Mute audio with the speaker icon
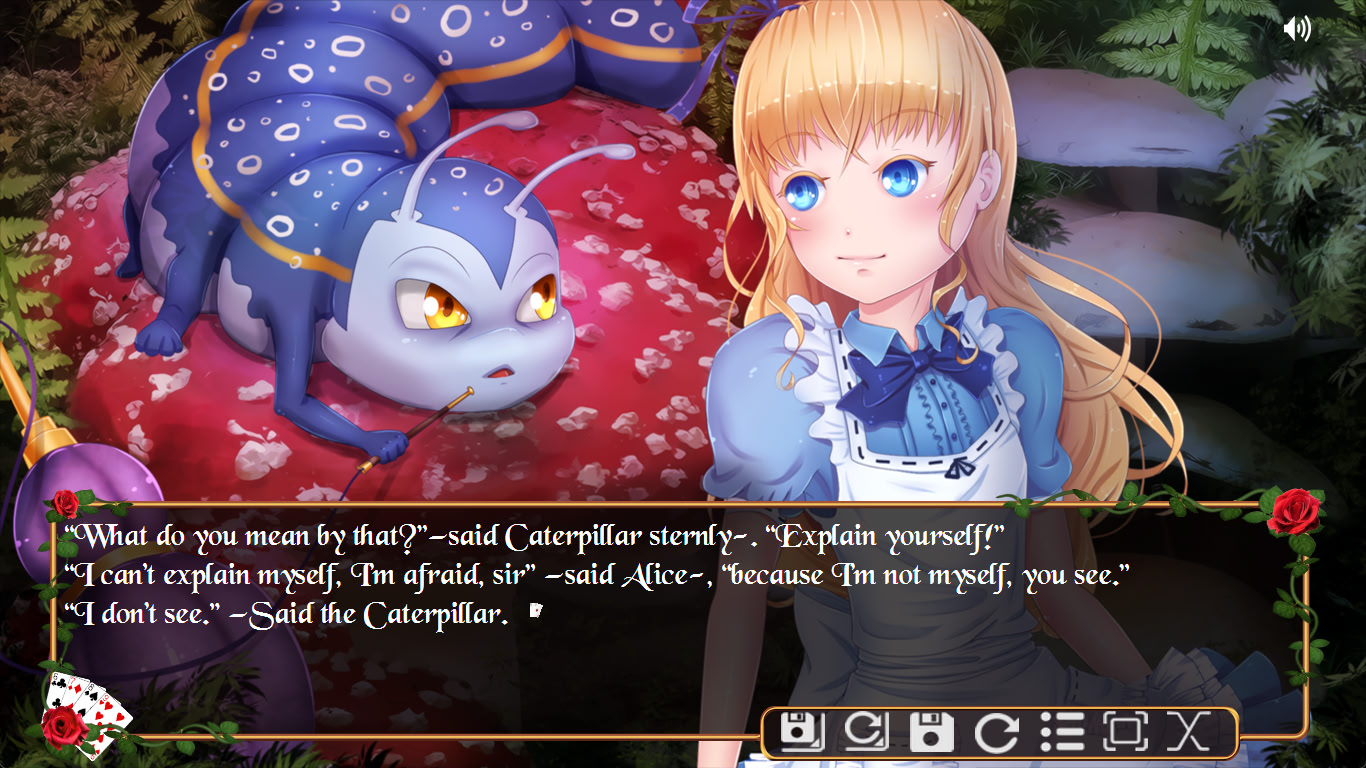 (1297, 28)
